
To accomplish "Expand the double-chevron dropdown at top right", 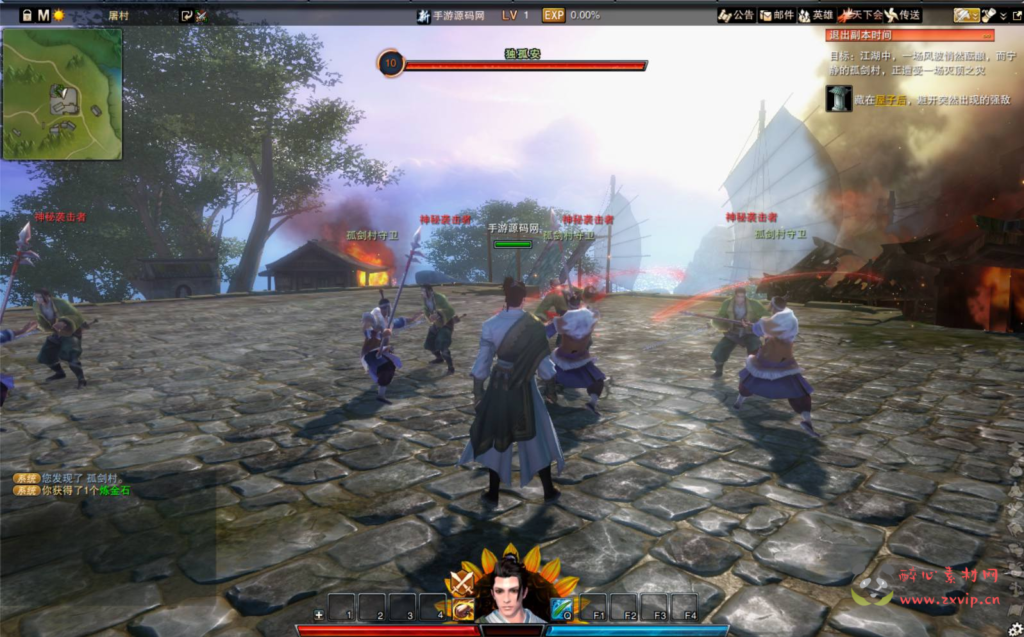I will point(1003,15).
